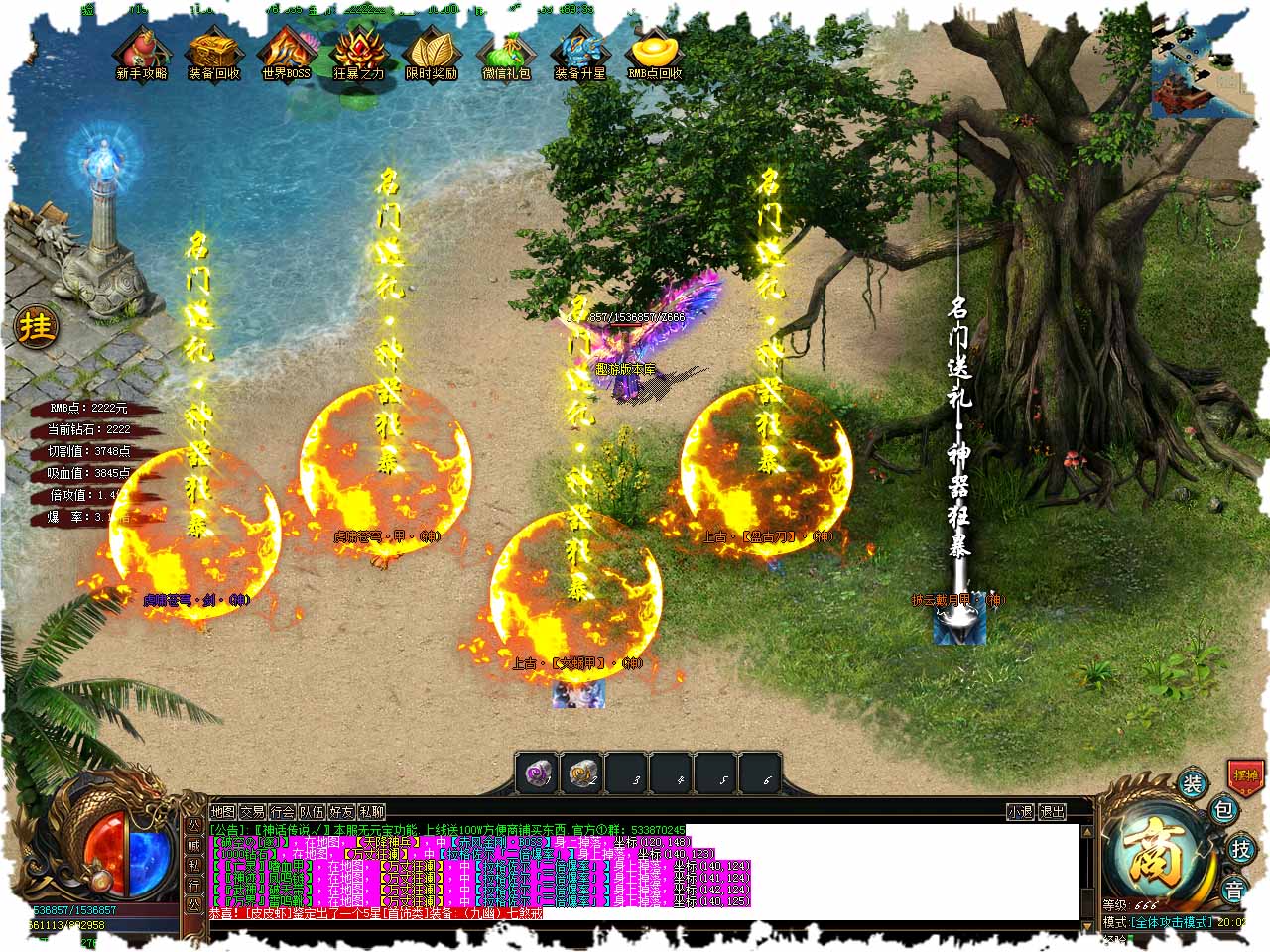Open the 交易 trade tab
The height and width of the screenshot is (952, 1270).
click(253, 812)
